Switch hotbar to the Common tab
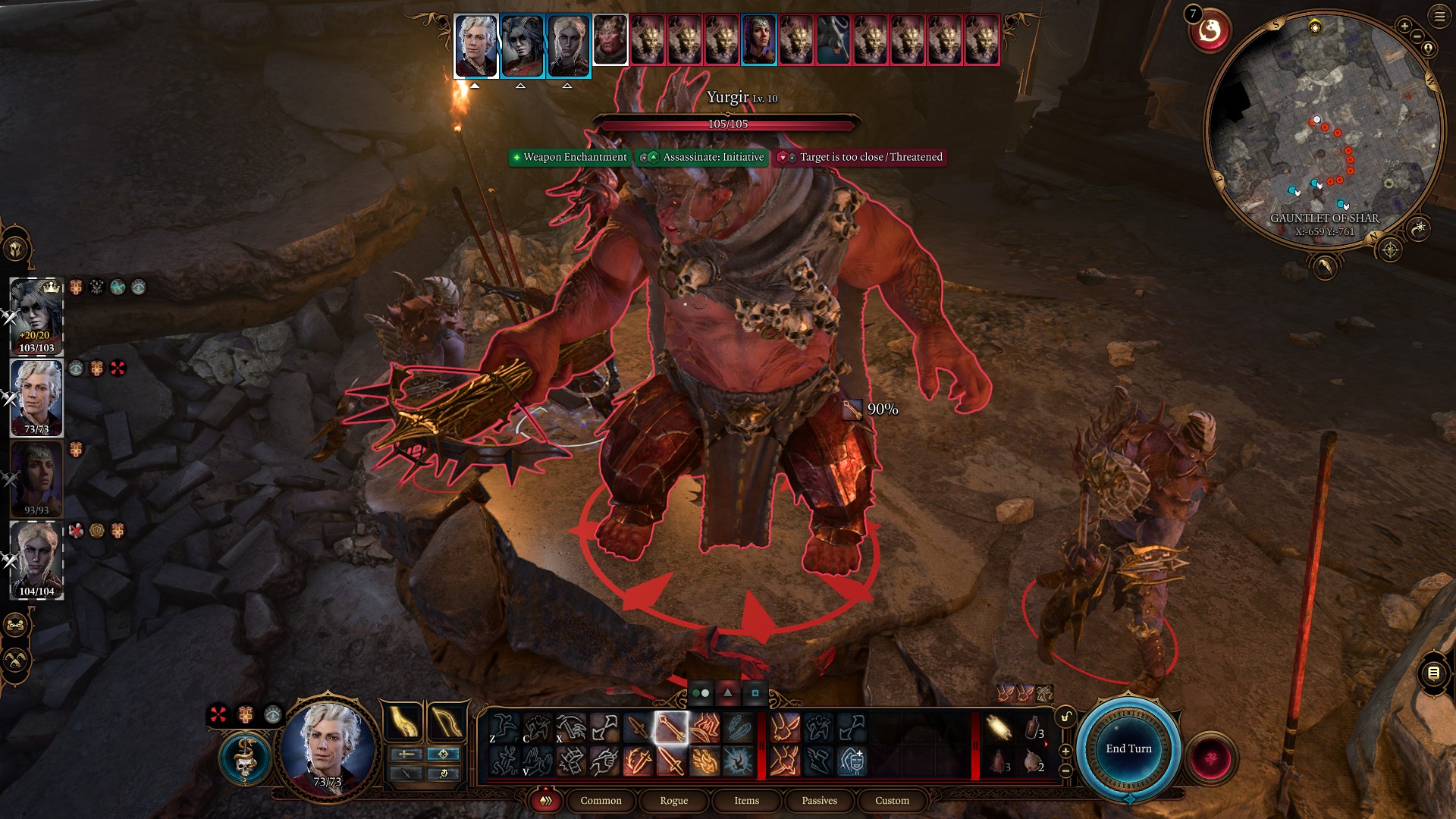 point(601,801)
